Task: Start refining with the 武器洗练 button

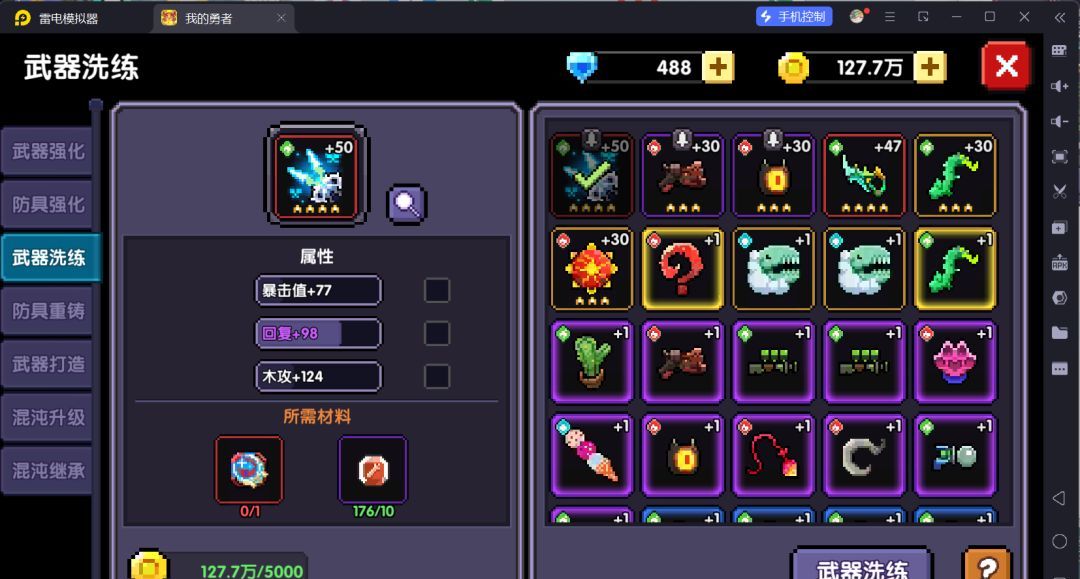Action: [x=861, y=566]
